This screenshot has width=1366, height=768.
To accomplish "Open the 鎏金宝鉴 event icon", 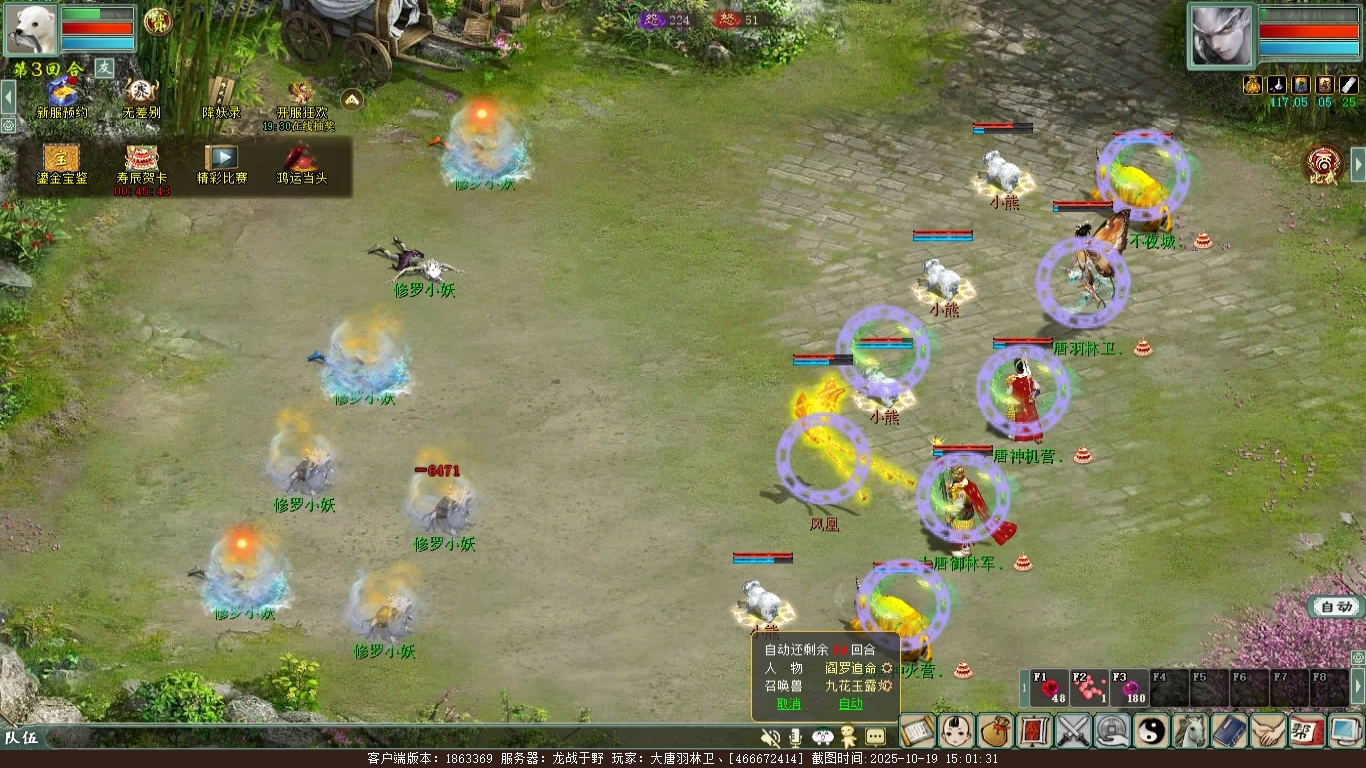I will click(x=61, y=160).
